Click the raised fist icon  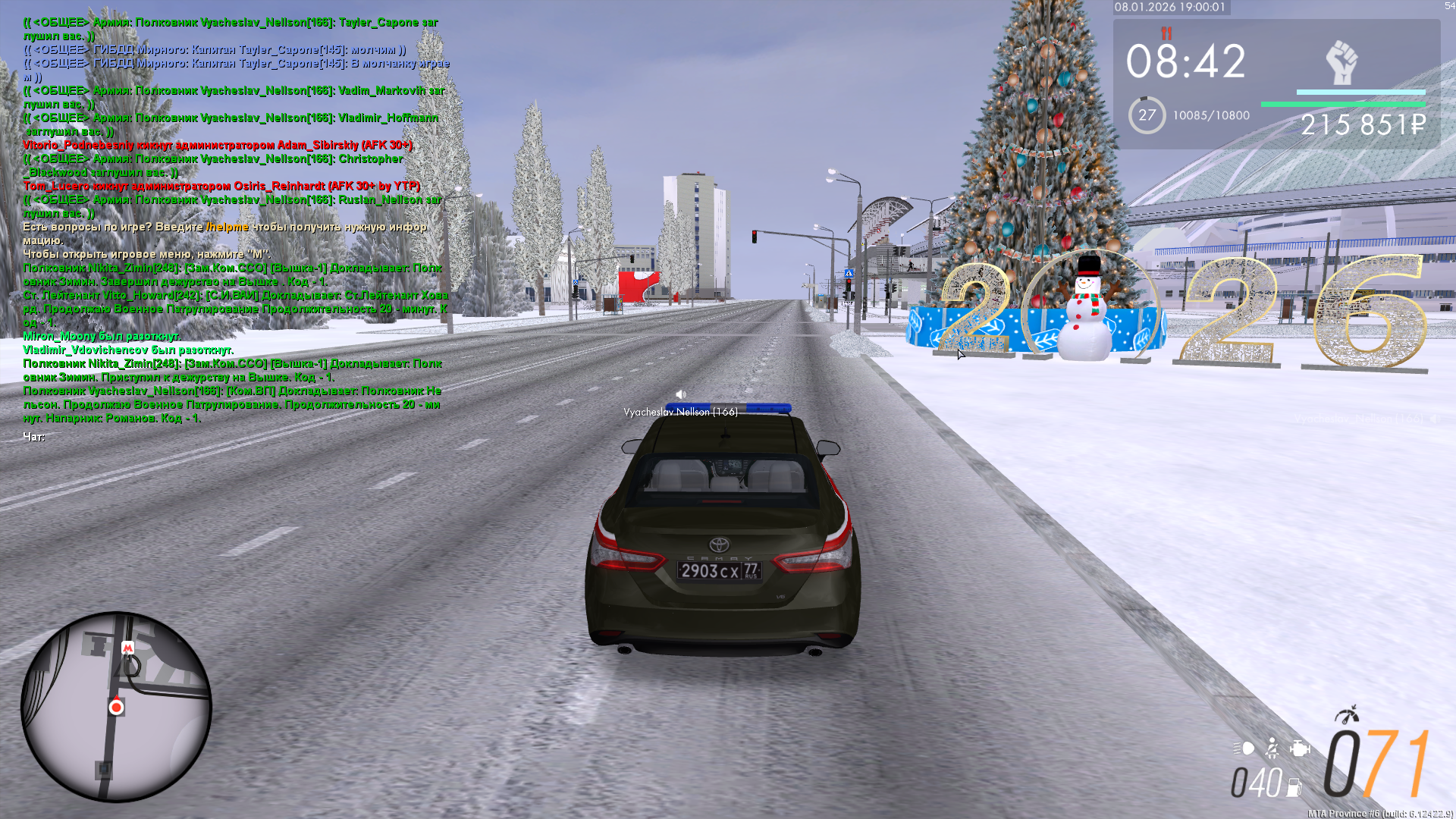click(x=1341, y=62)
